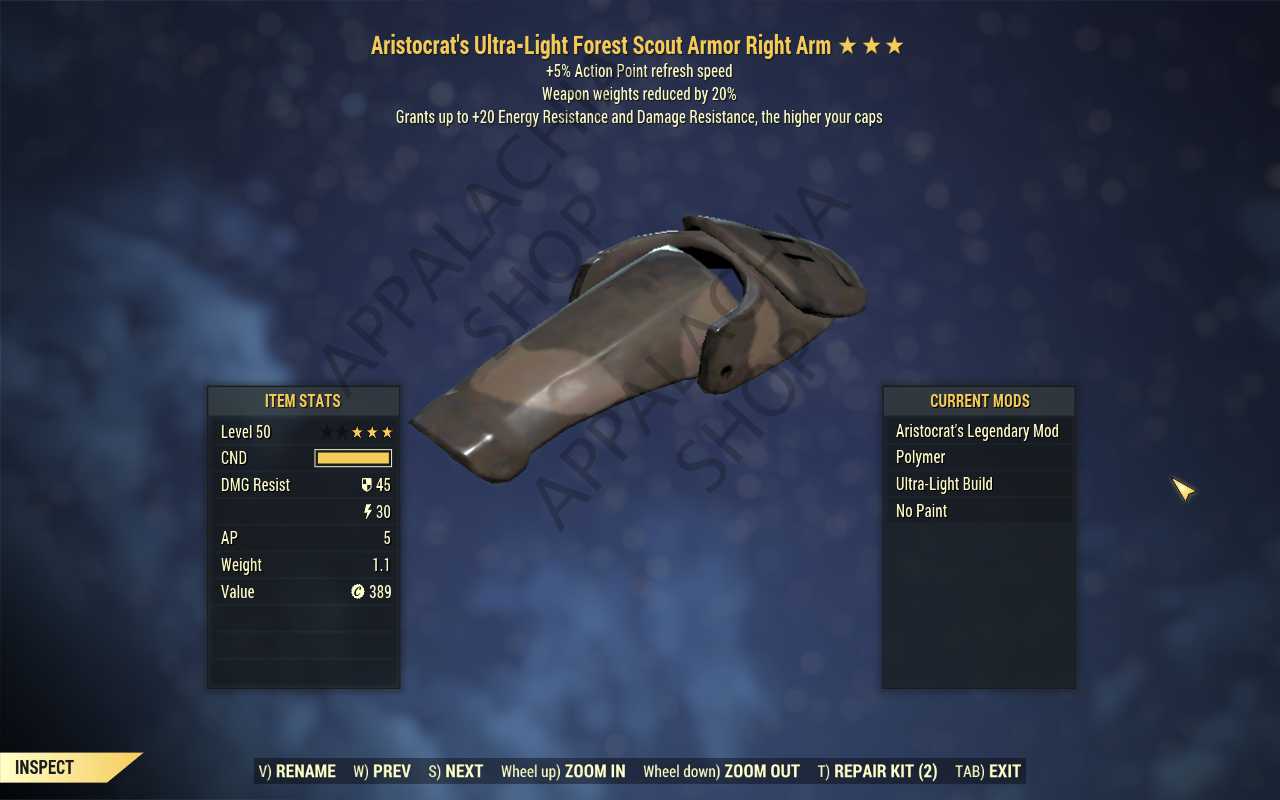Go to the previous item with Prev

tap(382, 771)
